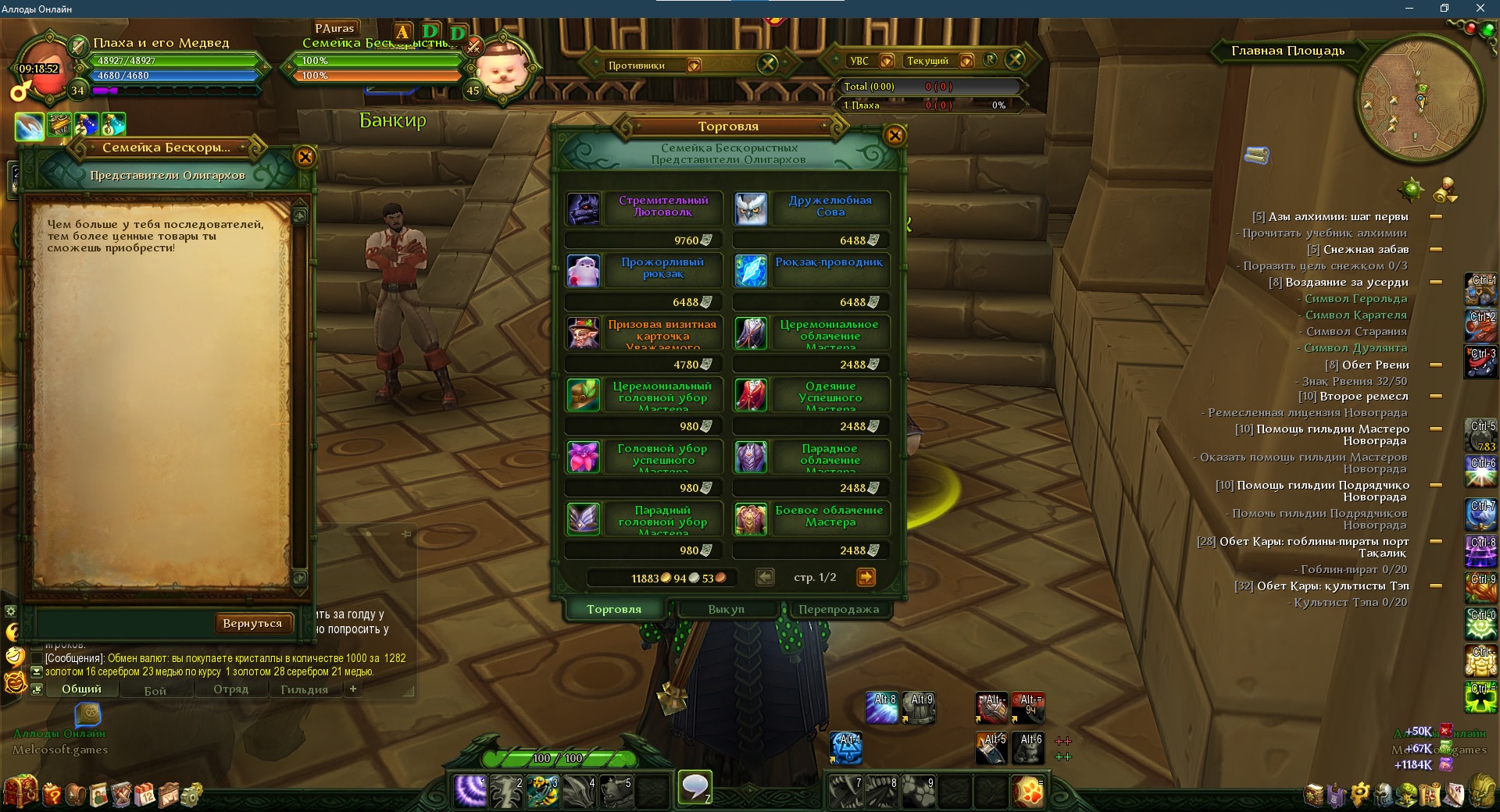Open the speech bubble chat button
Image resolution: width=1500 pixels, height=812 pixels.
tap(695, 786)
